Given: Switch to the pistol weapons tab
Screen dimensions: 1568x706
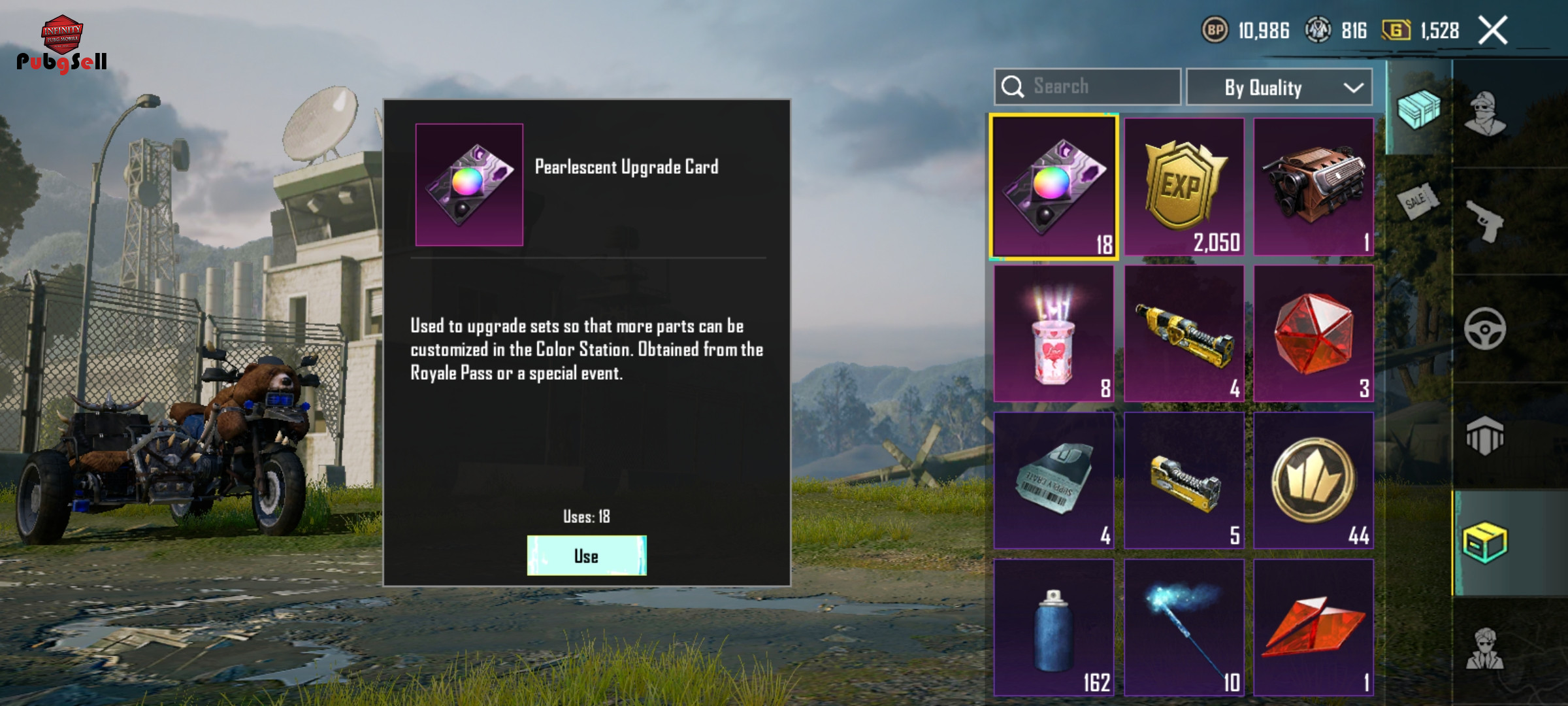Looking at the screenshot, I should pyautogui.click(x=1484, y=221).
